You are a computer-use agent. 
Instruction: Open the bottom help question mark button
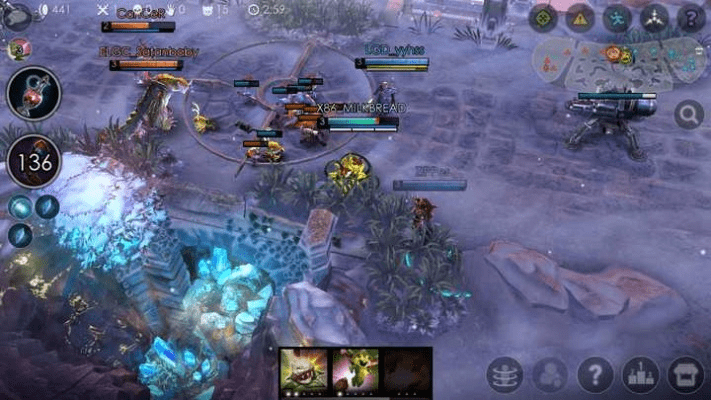(595, 375)
